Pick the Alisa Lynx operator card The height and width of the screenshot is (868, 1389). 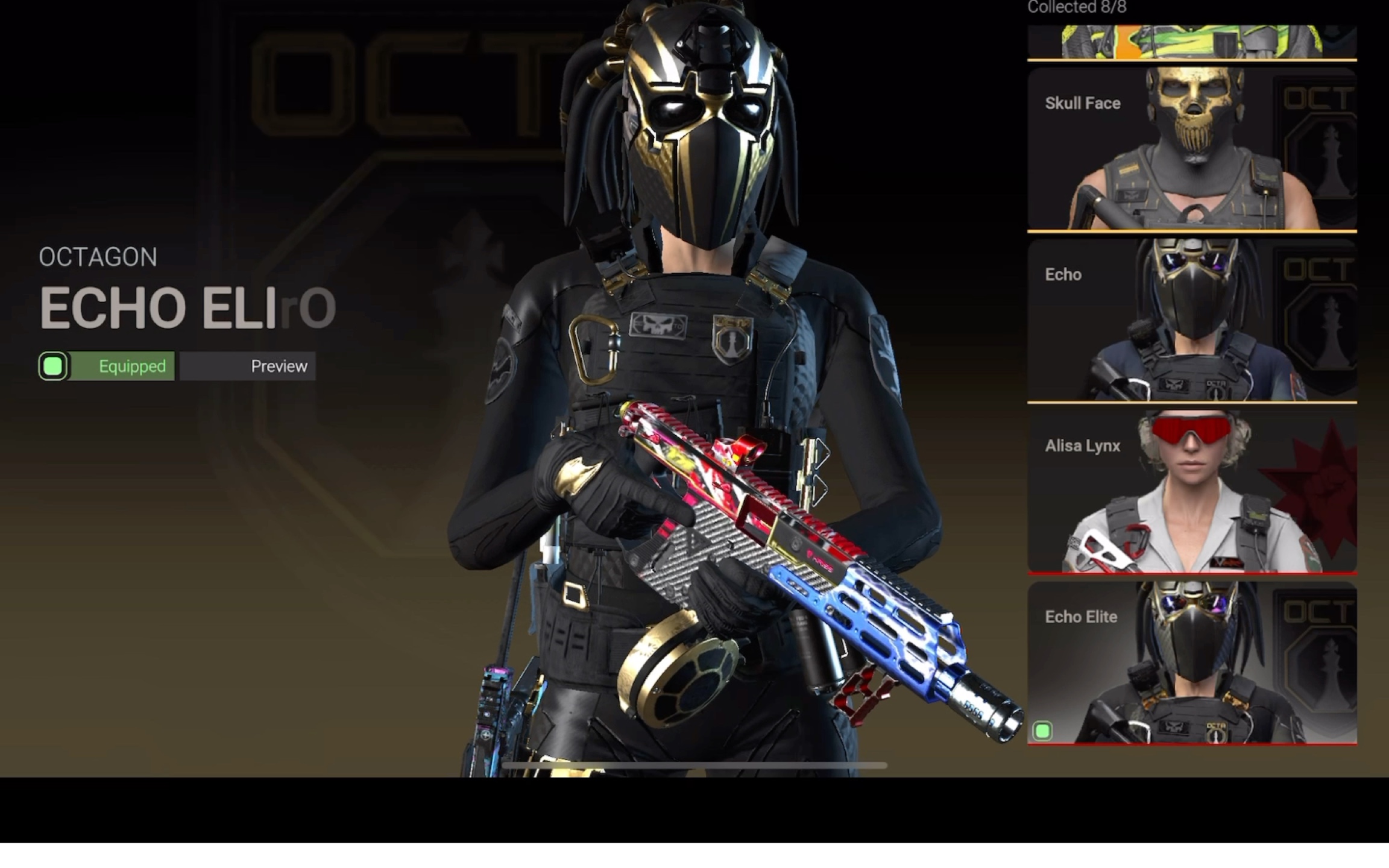coord(1191,491)
